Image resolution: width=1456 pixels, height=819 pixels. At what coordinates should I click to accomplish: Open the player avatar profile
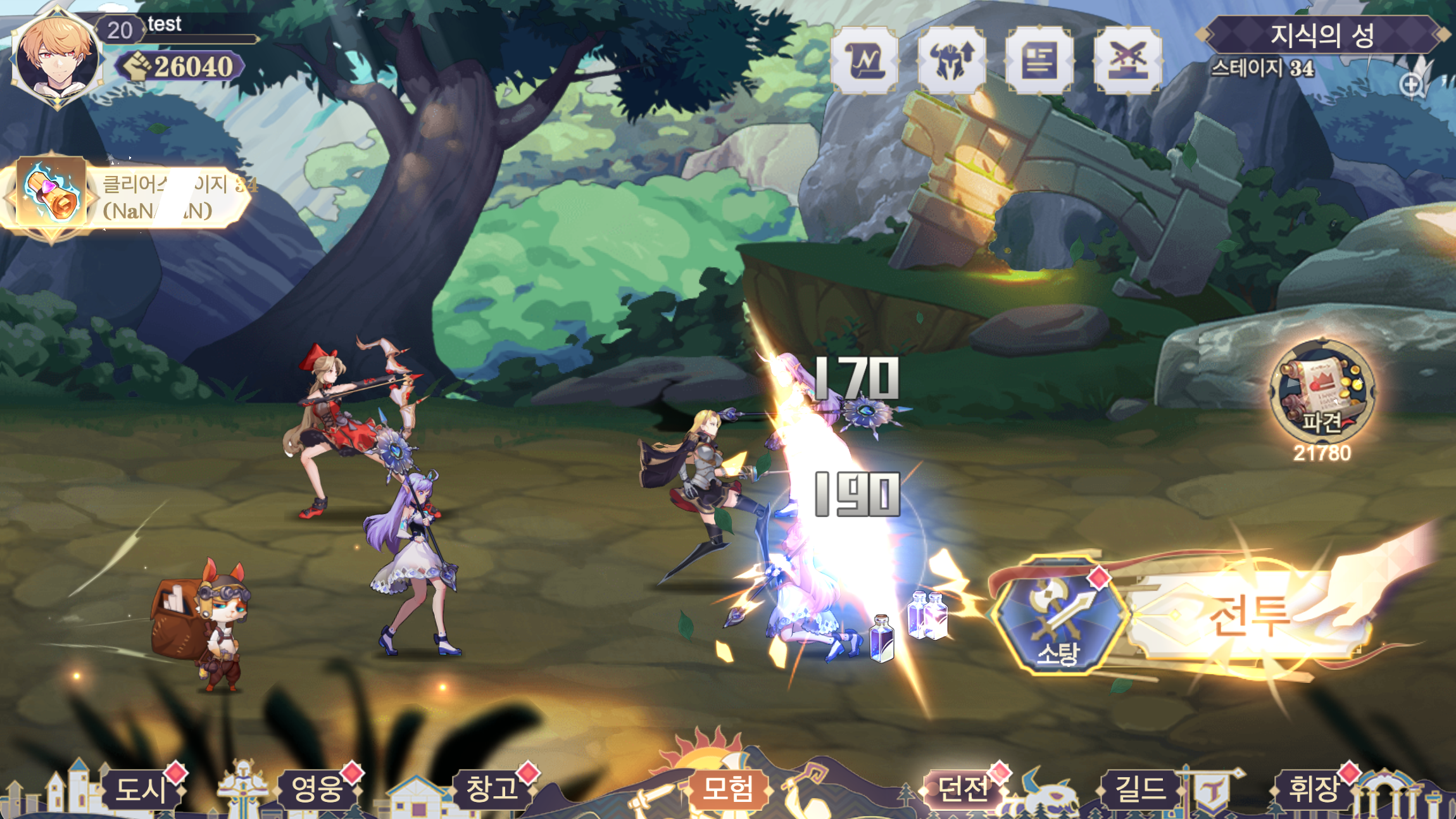coord(57,58)
